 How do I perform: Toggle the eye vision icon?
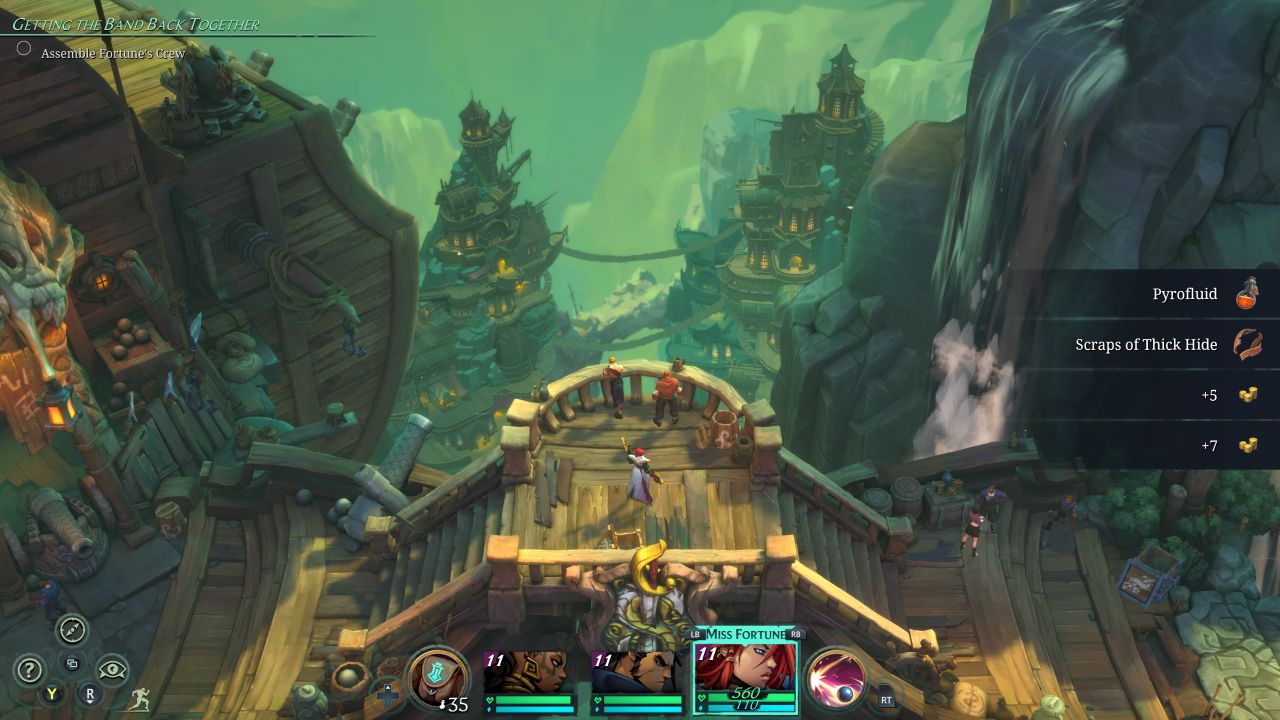coord(112,669)
